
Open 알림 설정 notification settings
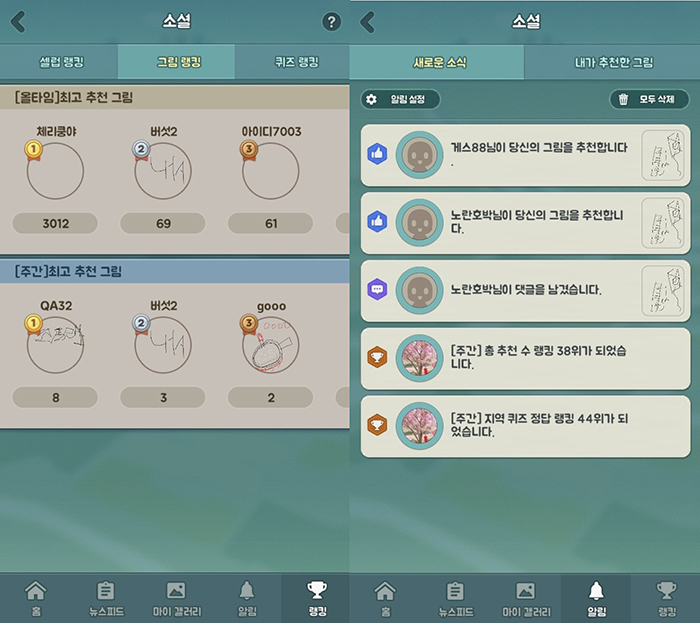tap(401, 99)
